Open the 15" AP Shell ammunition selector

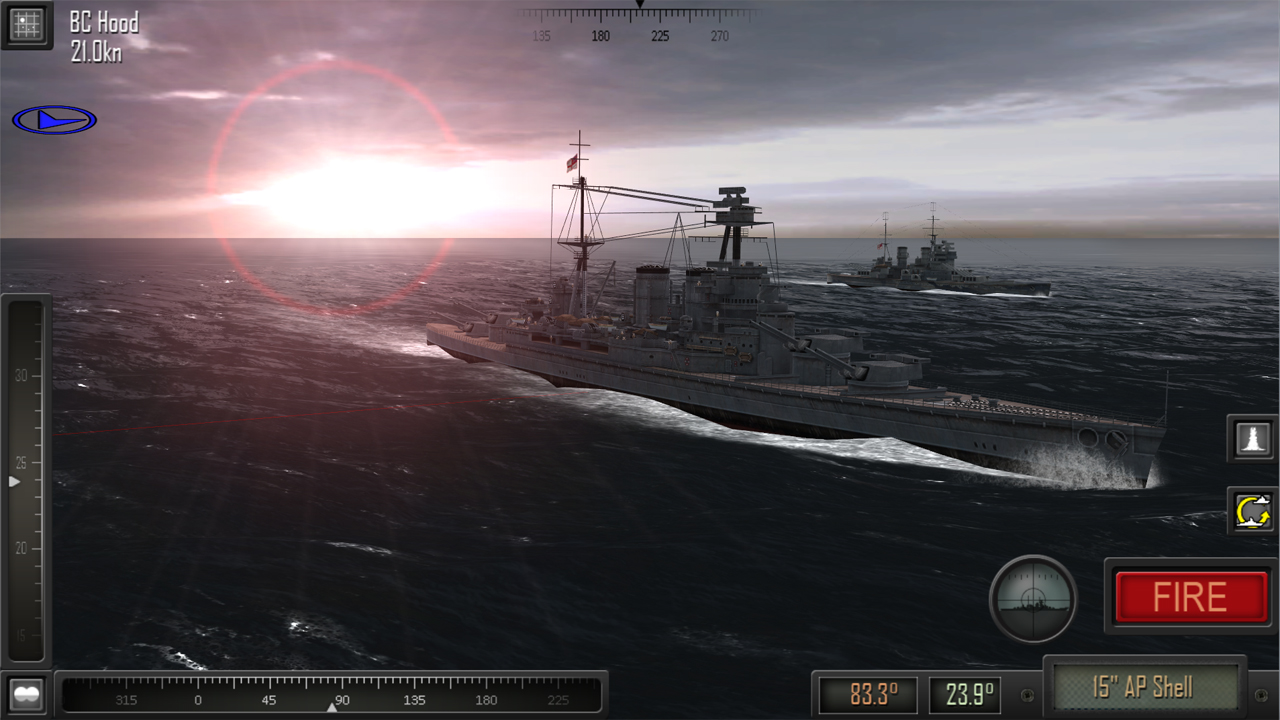[x=1146, y=687]
